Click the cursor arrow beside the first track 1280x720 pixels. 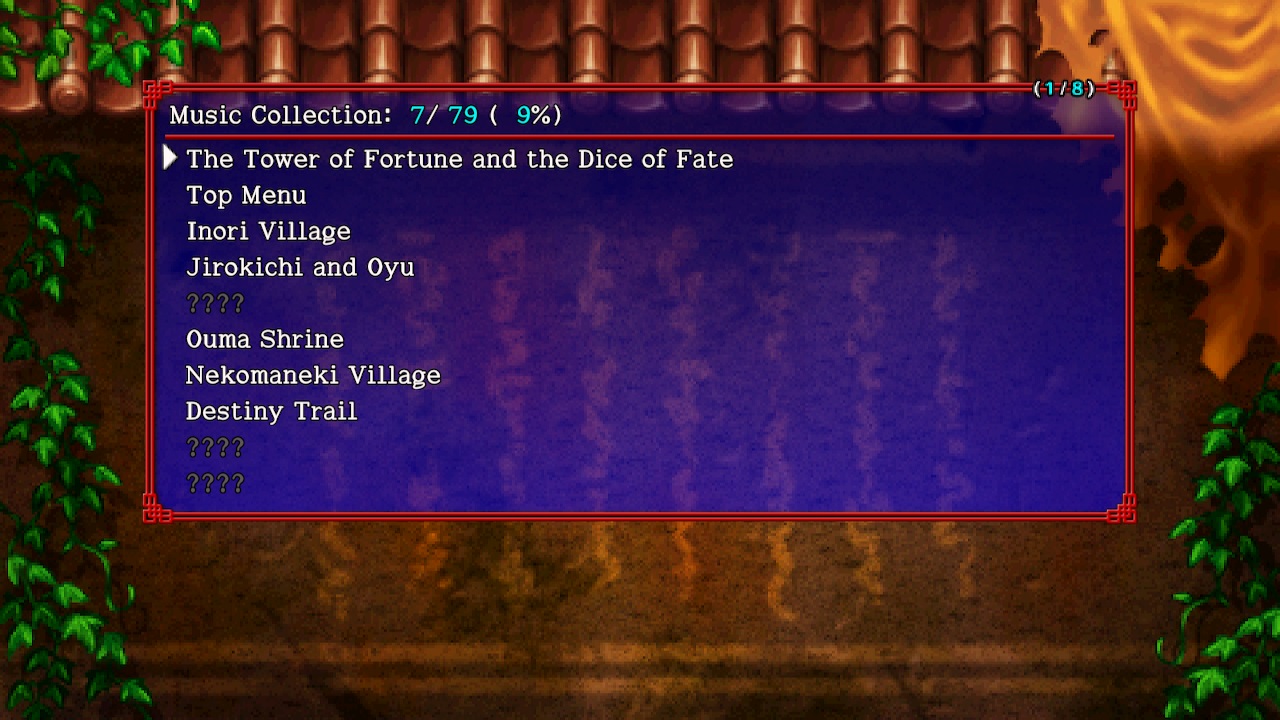coord(169,158)
